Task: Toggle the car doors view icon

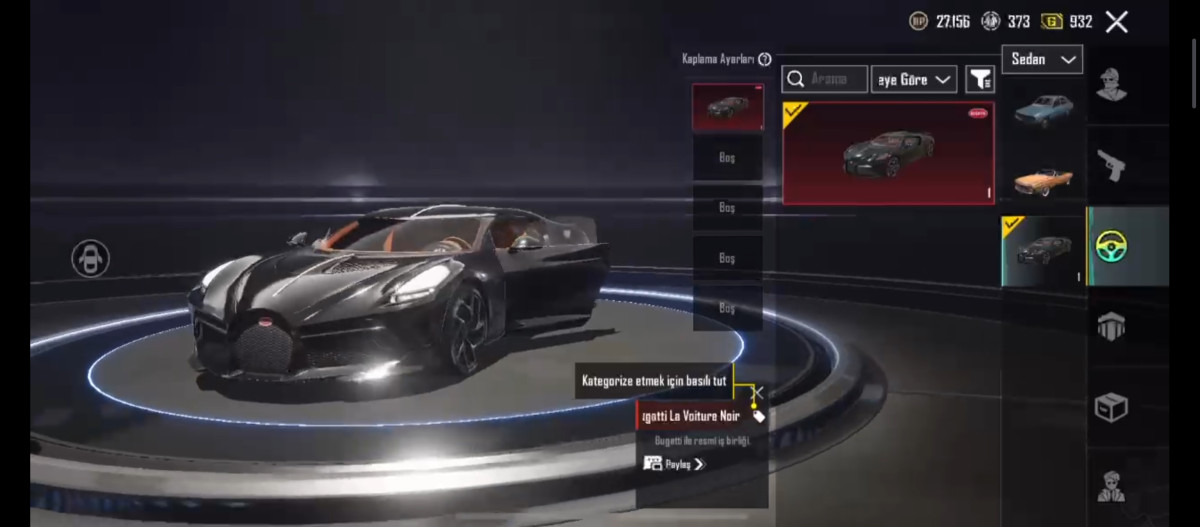Action: (x=90, y=259)
